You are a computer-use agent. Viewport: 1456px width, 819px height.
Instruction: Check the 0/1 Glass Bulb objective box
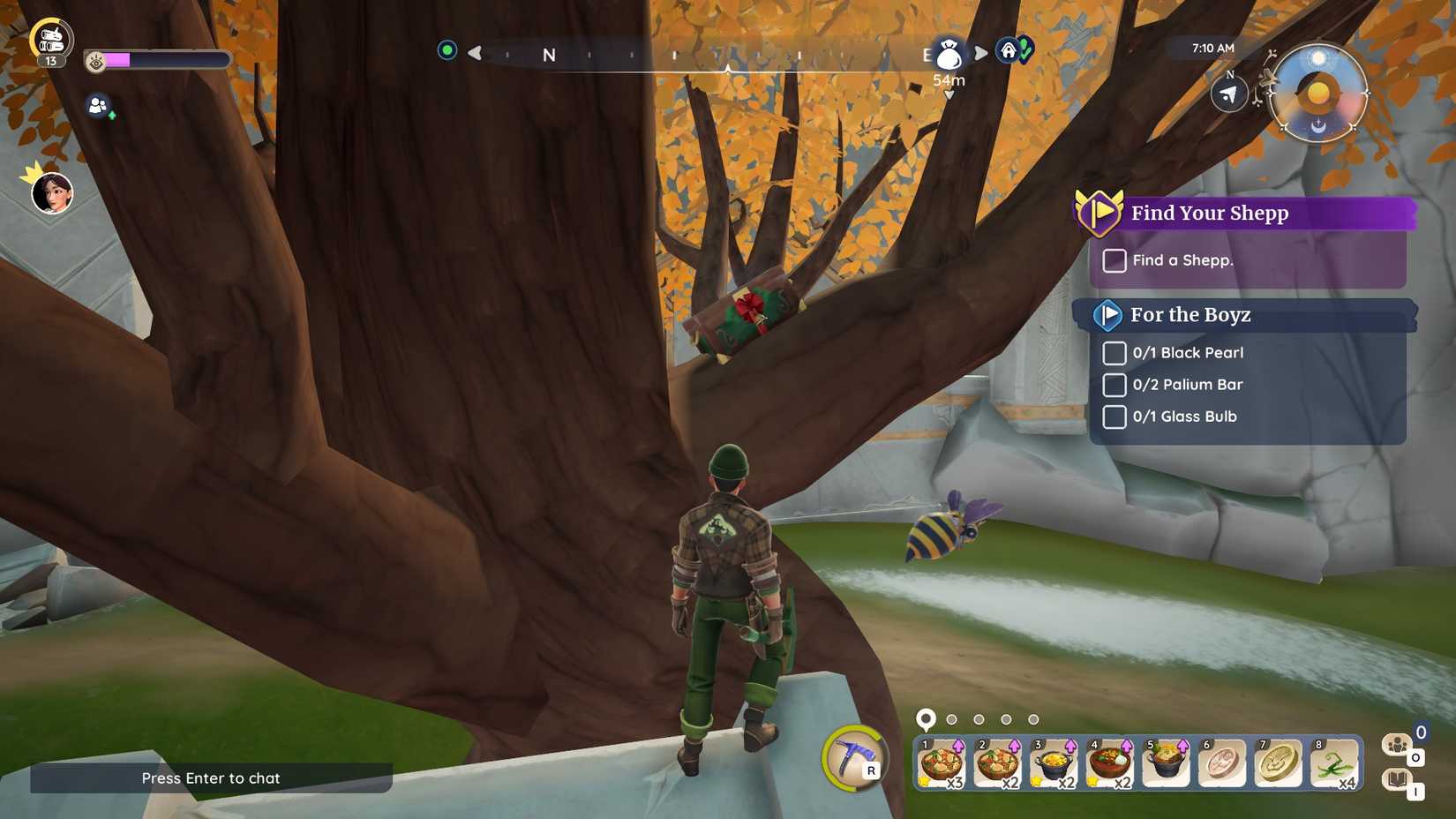tap(1114, 416)
